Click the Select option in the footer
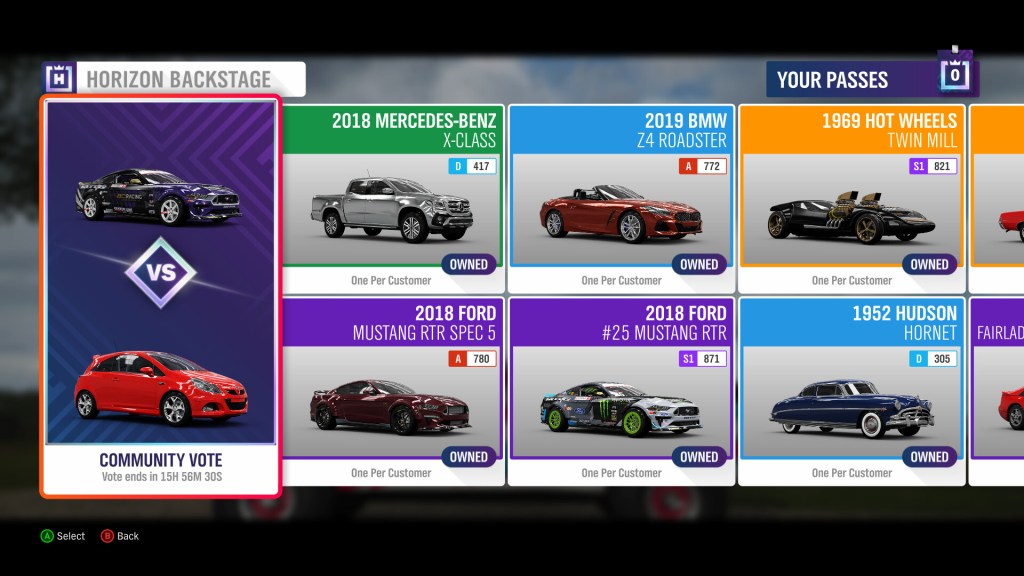 (x=63, y=536)
